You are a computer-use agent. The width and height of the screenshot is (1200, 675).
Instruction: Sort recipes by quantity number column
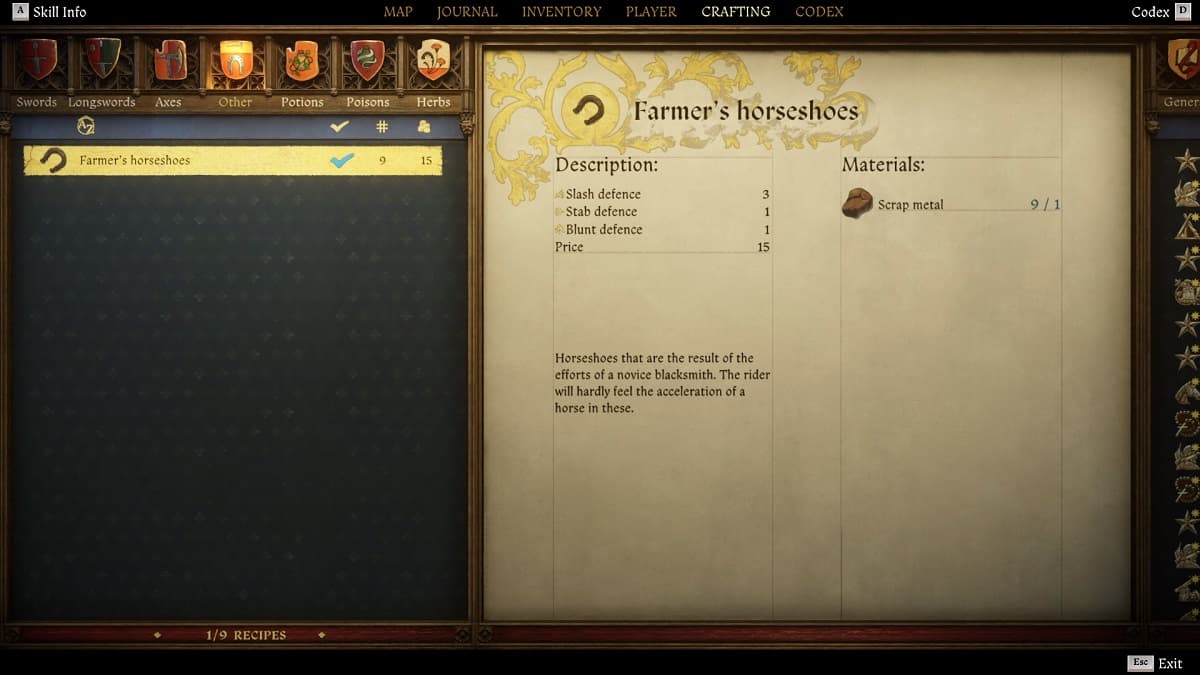pos(381,127)
